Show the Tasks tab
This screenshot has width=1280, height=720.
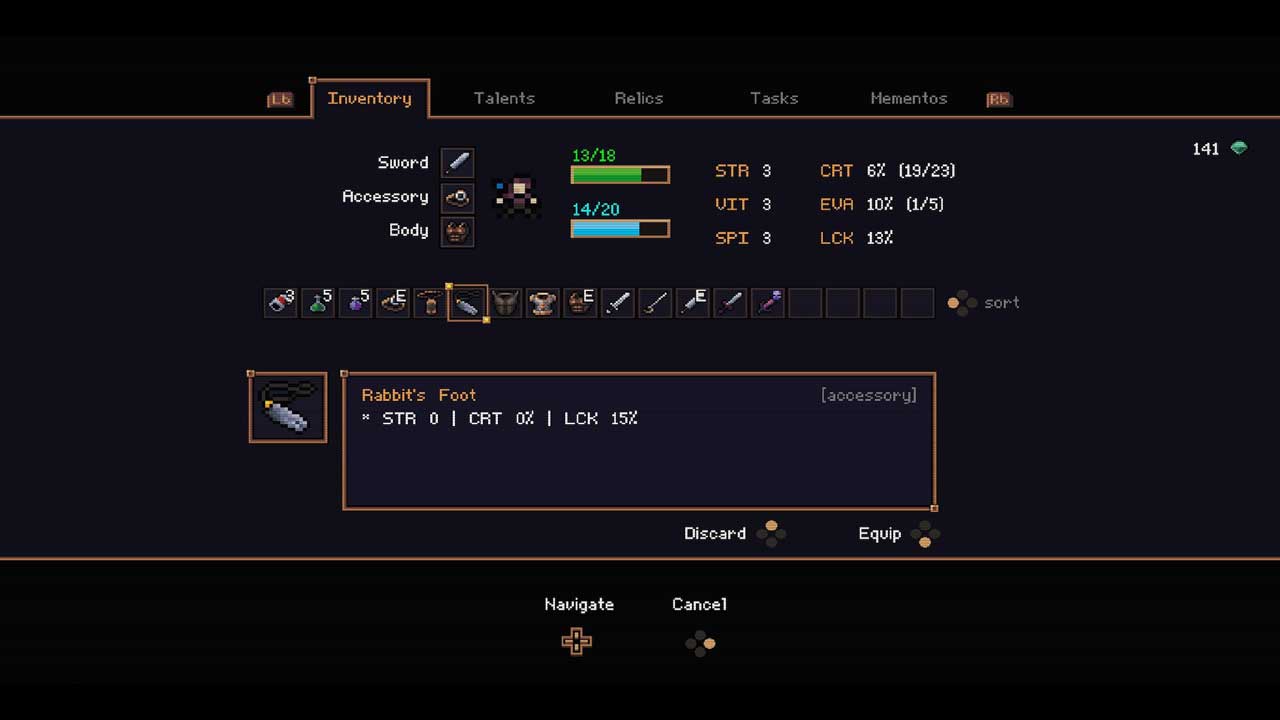click(774, 98)
